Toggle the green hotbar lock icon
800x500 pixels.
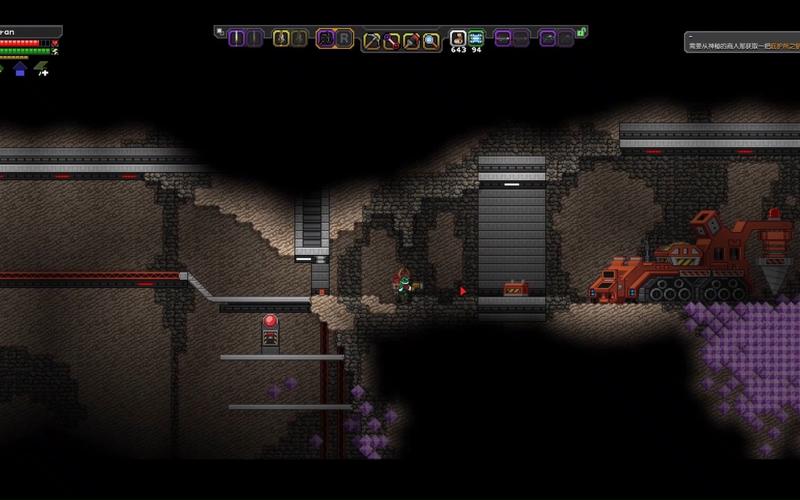(581, 32)
